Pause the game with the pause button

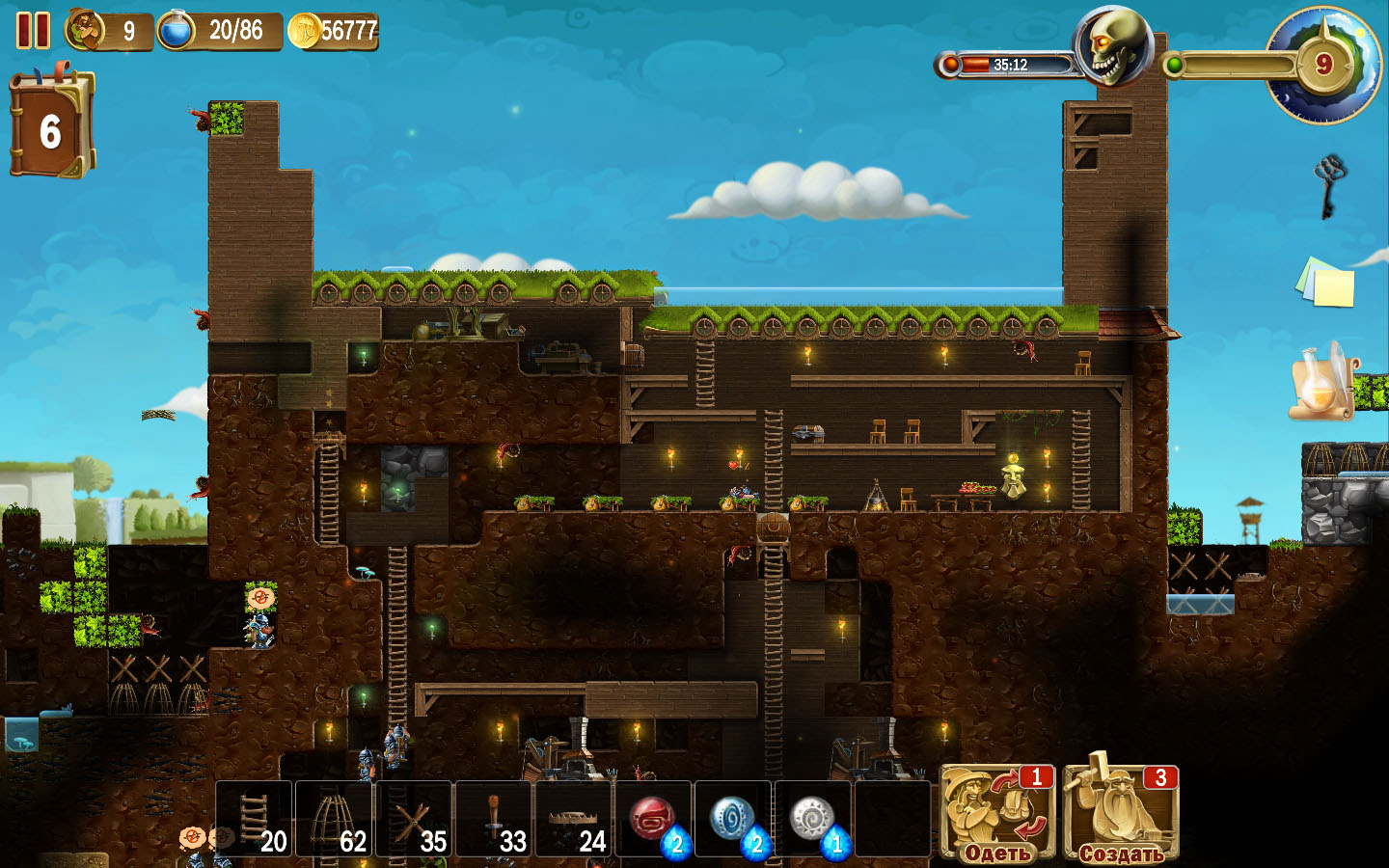(x=33, y=31)
